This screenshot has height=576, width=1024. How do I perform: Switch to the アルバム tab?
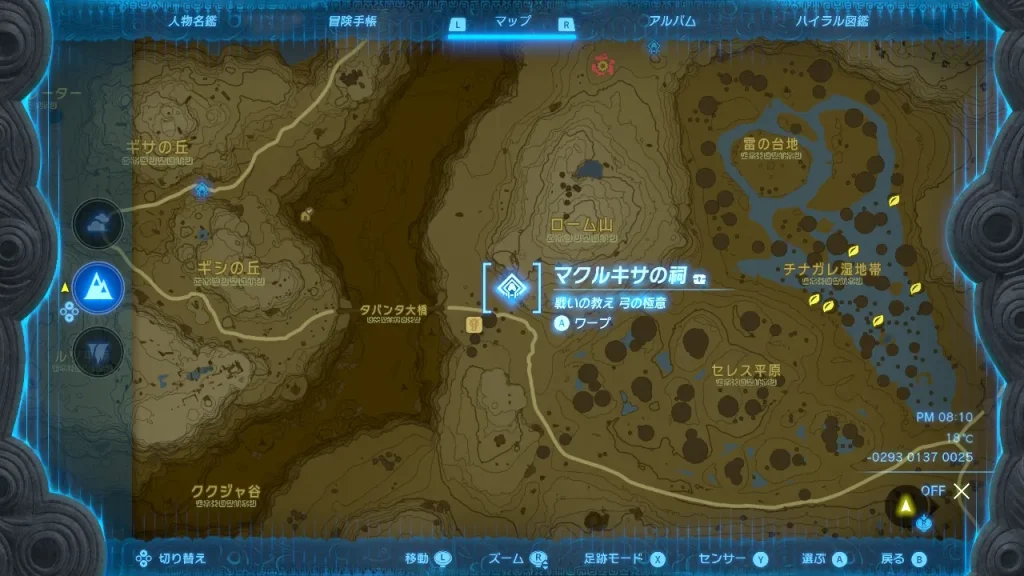[x=672, y=21]
